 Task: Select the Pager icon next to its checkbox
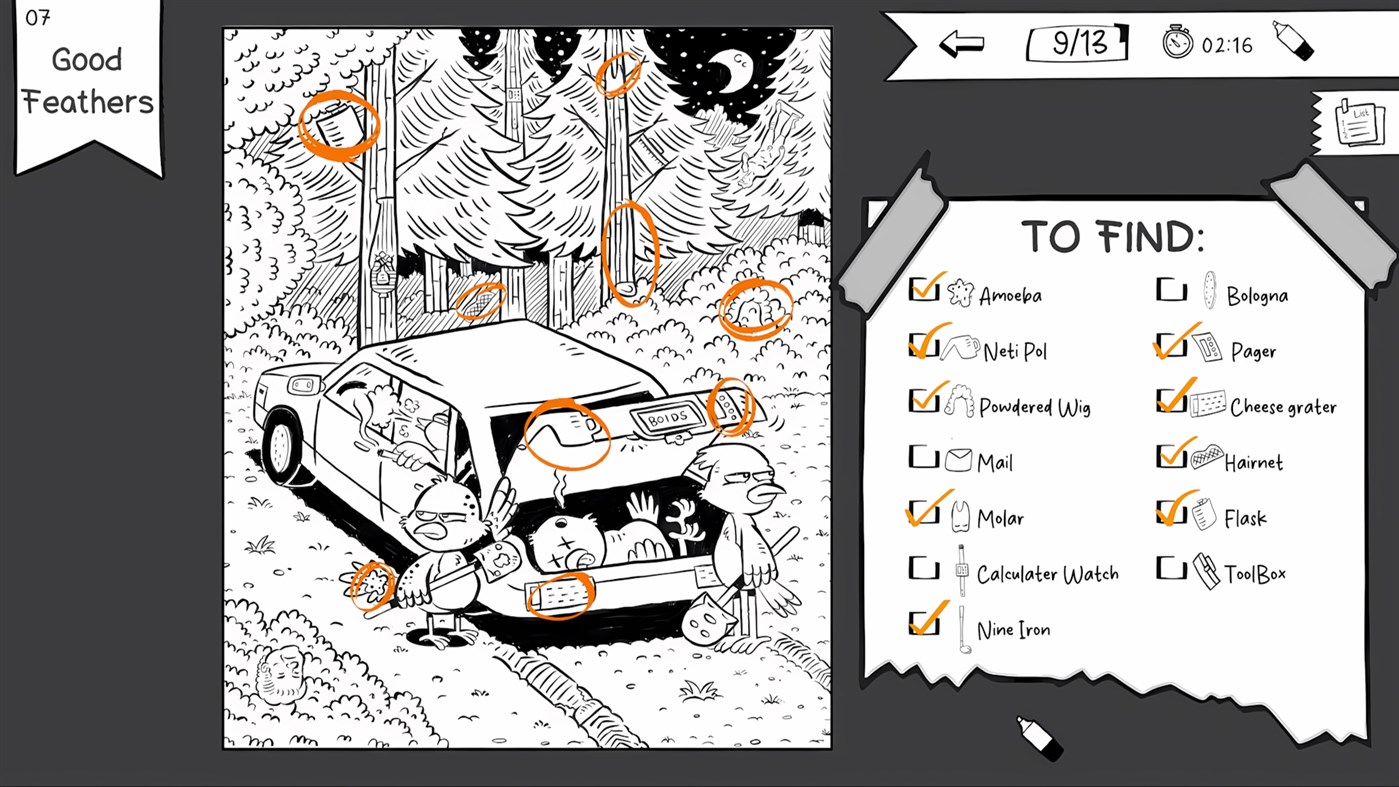(x=1209, y=349)
